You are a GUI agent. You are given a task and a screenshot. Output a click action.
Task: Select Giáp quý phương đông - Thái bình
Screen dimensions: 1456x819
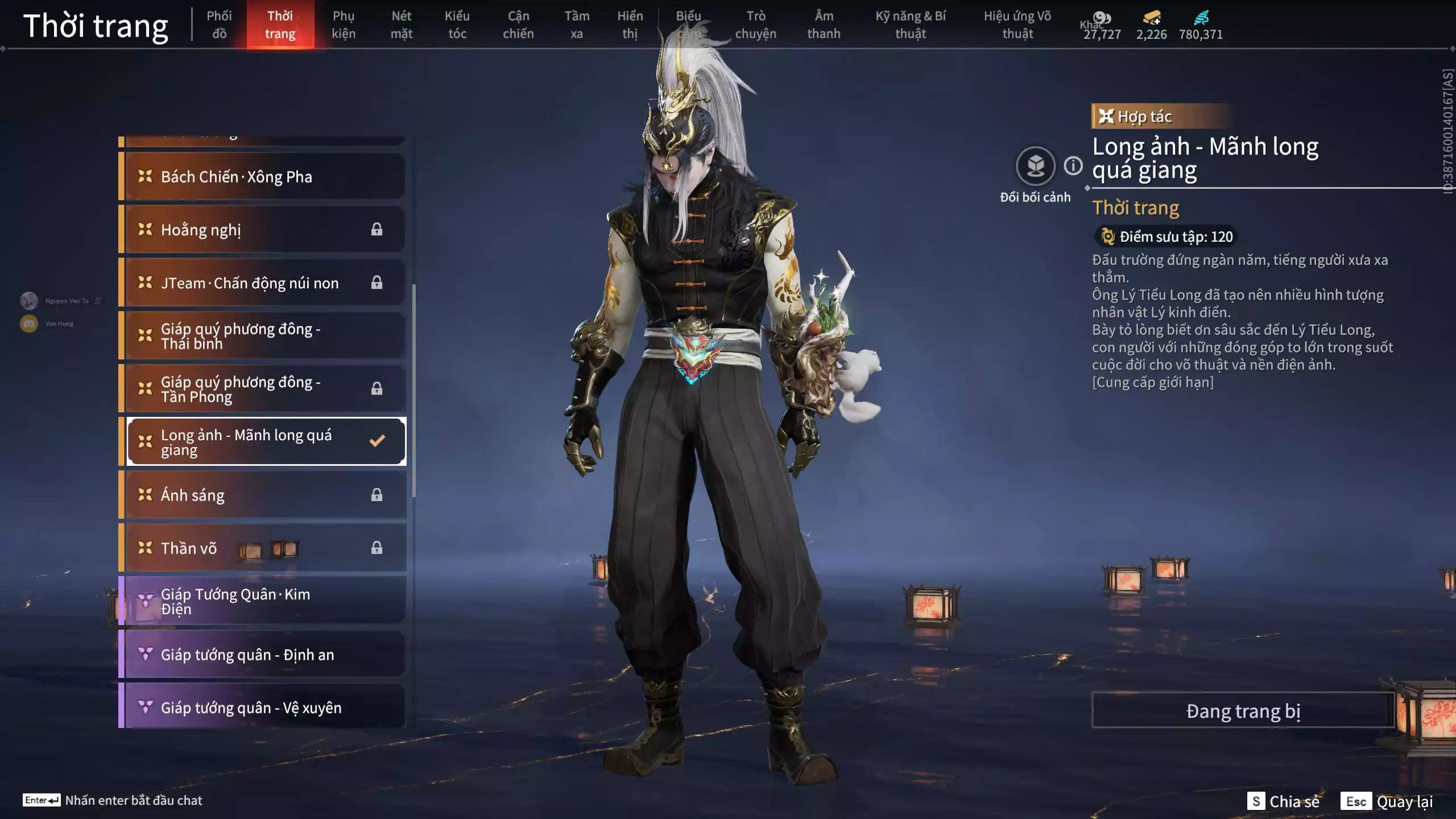[264, 336]
